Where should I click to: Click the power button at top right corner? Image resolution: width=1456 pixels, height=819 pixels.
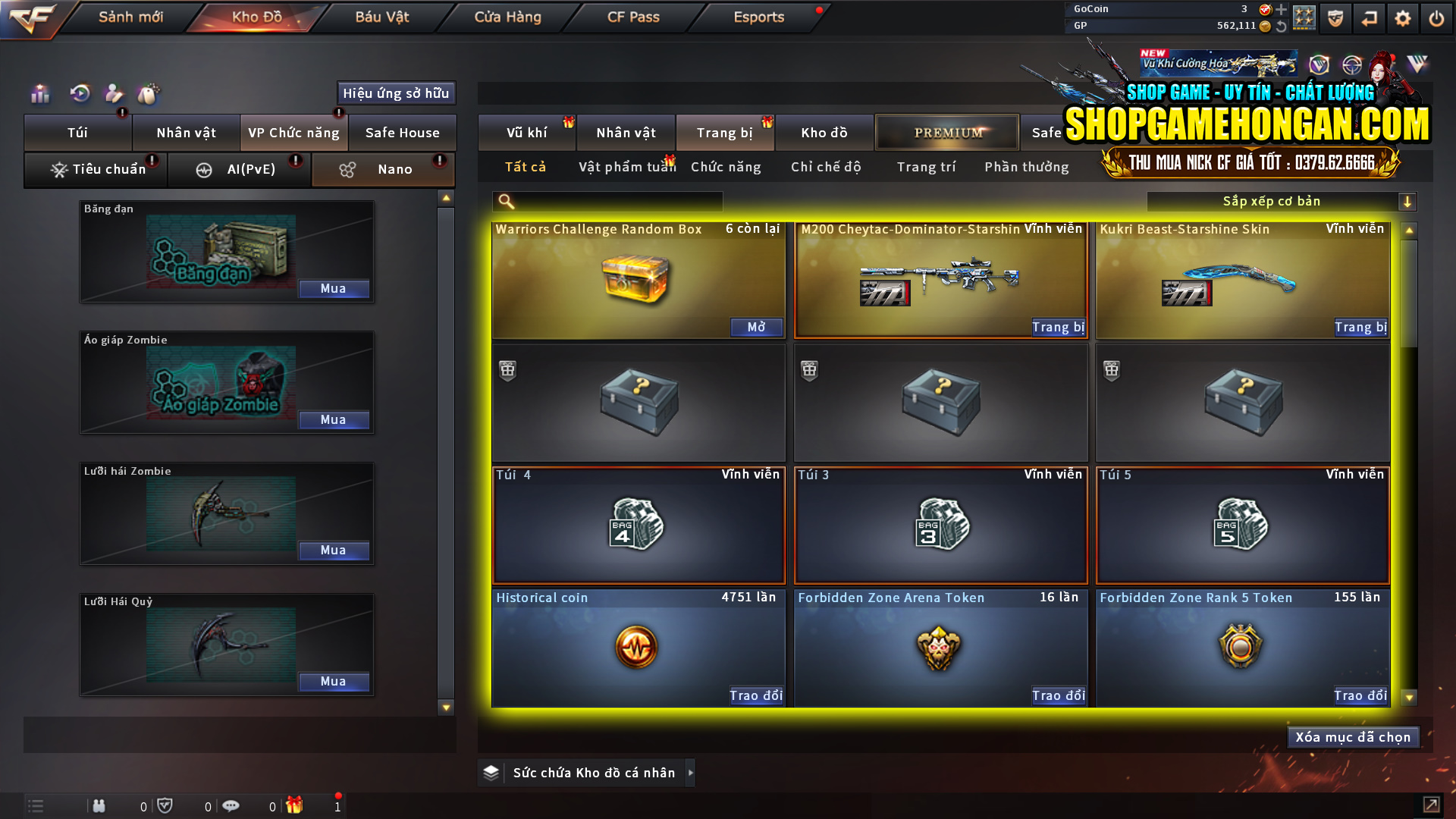click(1436, 17)
